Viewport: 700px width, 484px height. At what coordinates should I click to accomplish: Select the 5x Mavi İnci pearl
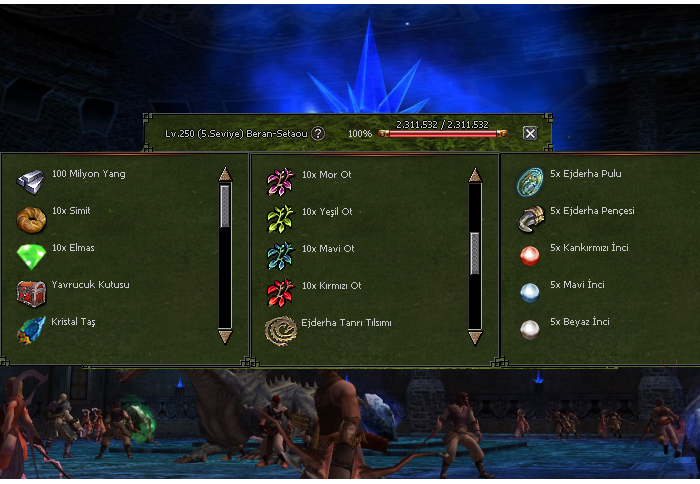tap(530, 292)
